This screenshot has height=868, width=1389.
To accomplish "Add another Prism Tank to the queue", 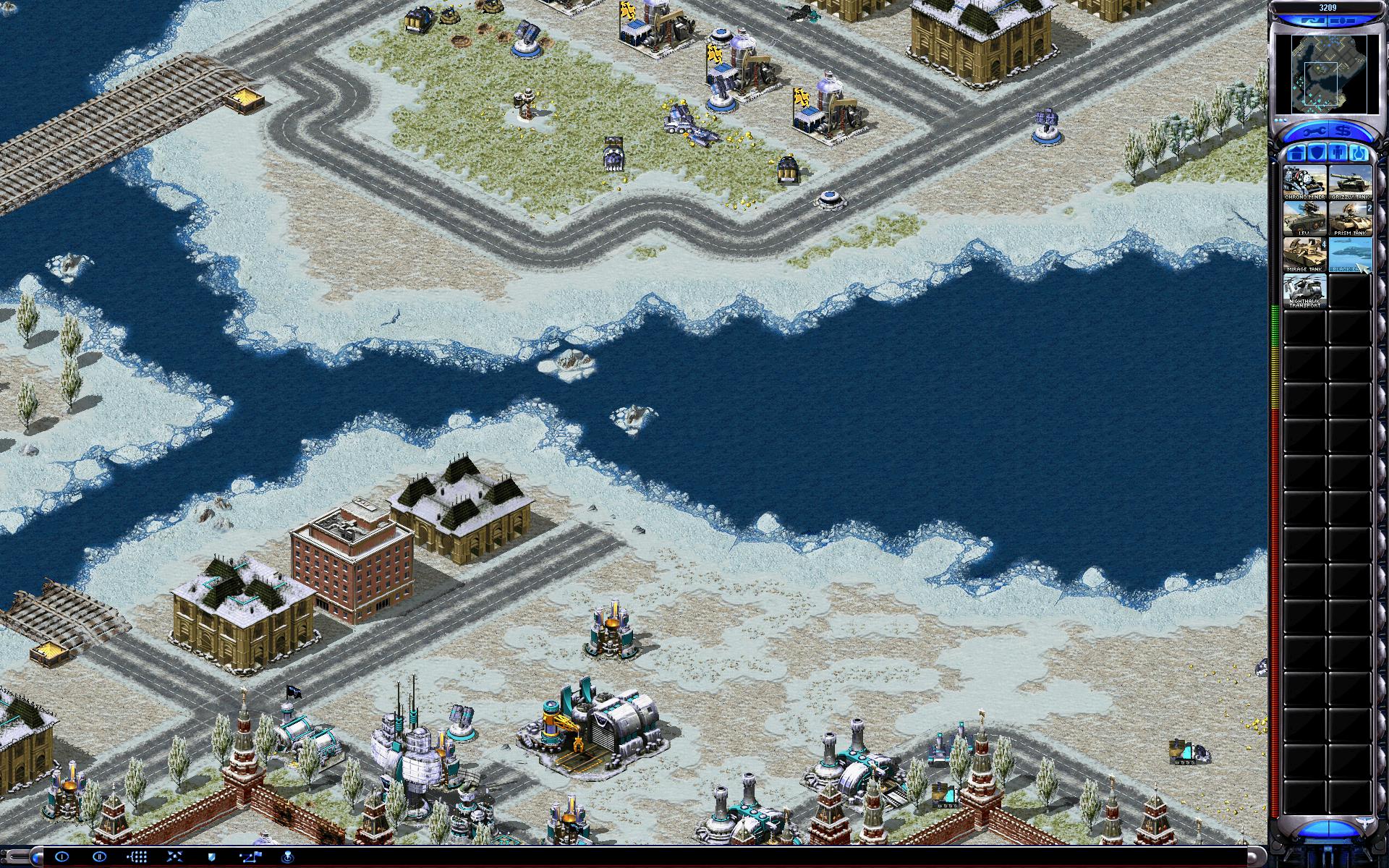I will click(1350, 218).
